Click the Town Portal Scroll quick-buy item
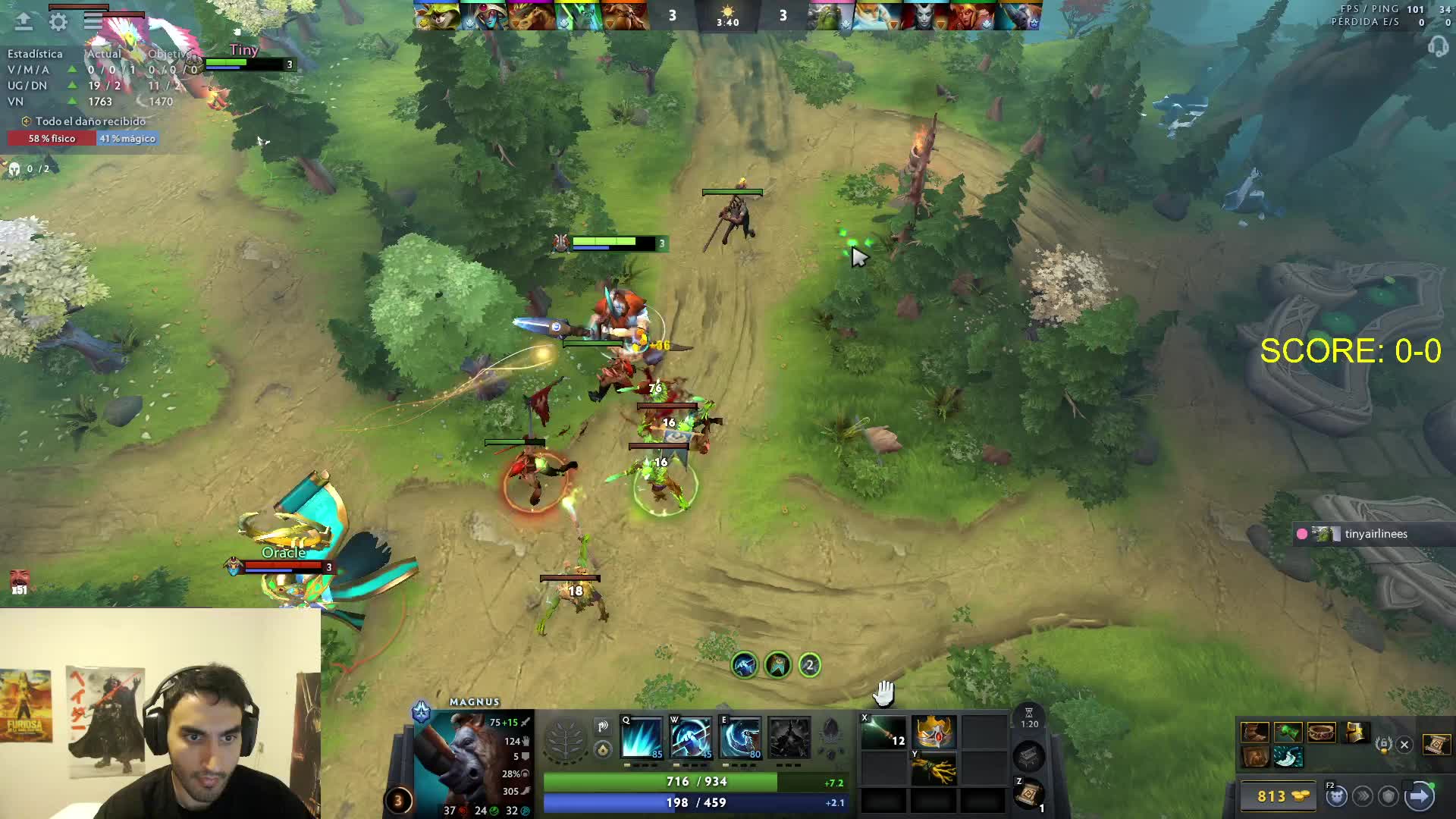The image size is (1456, 819). (x=1436, y=745)
